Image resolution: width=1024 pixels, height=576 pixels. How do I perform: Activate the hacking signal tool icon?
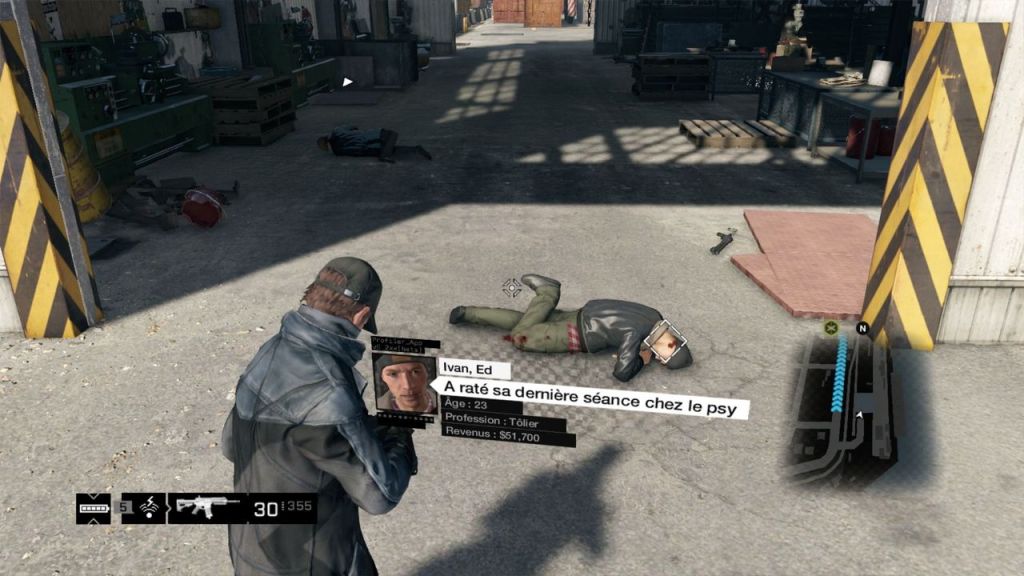click(x=148, y=508)
